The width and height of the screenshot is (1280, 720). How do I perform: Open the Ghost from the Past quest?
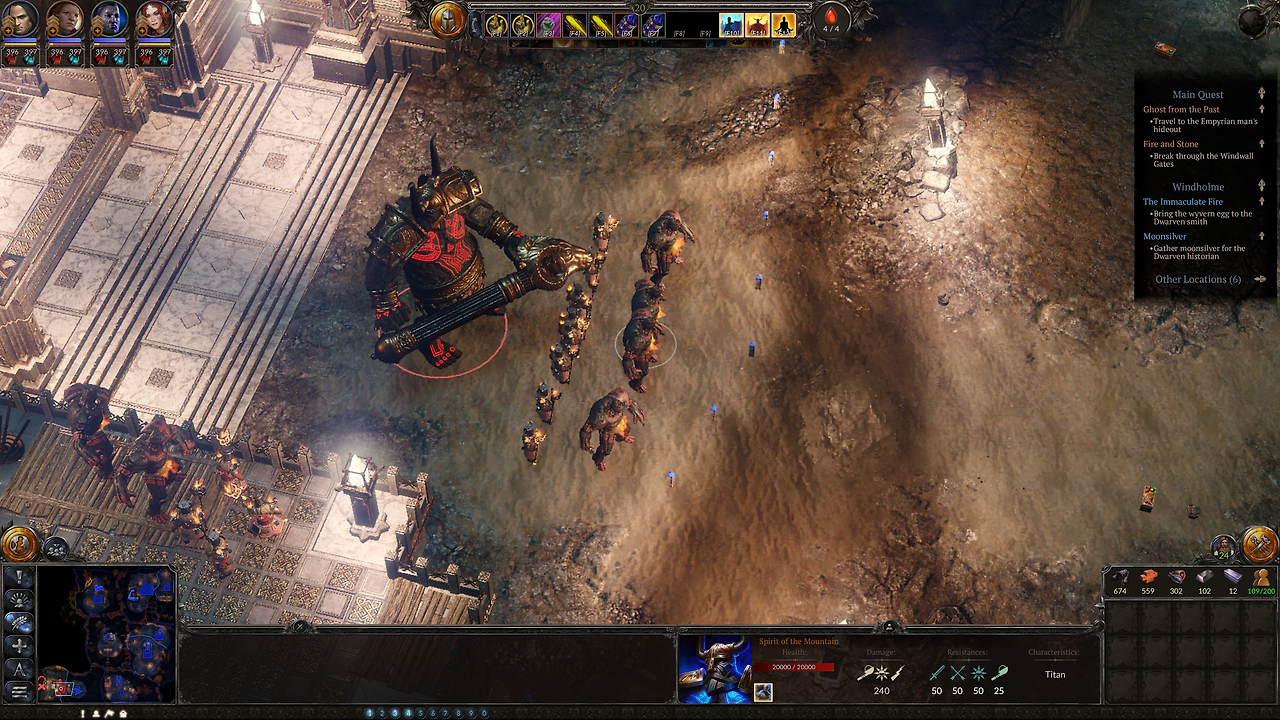pyautogui.click(x=1181, y=109)
